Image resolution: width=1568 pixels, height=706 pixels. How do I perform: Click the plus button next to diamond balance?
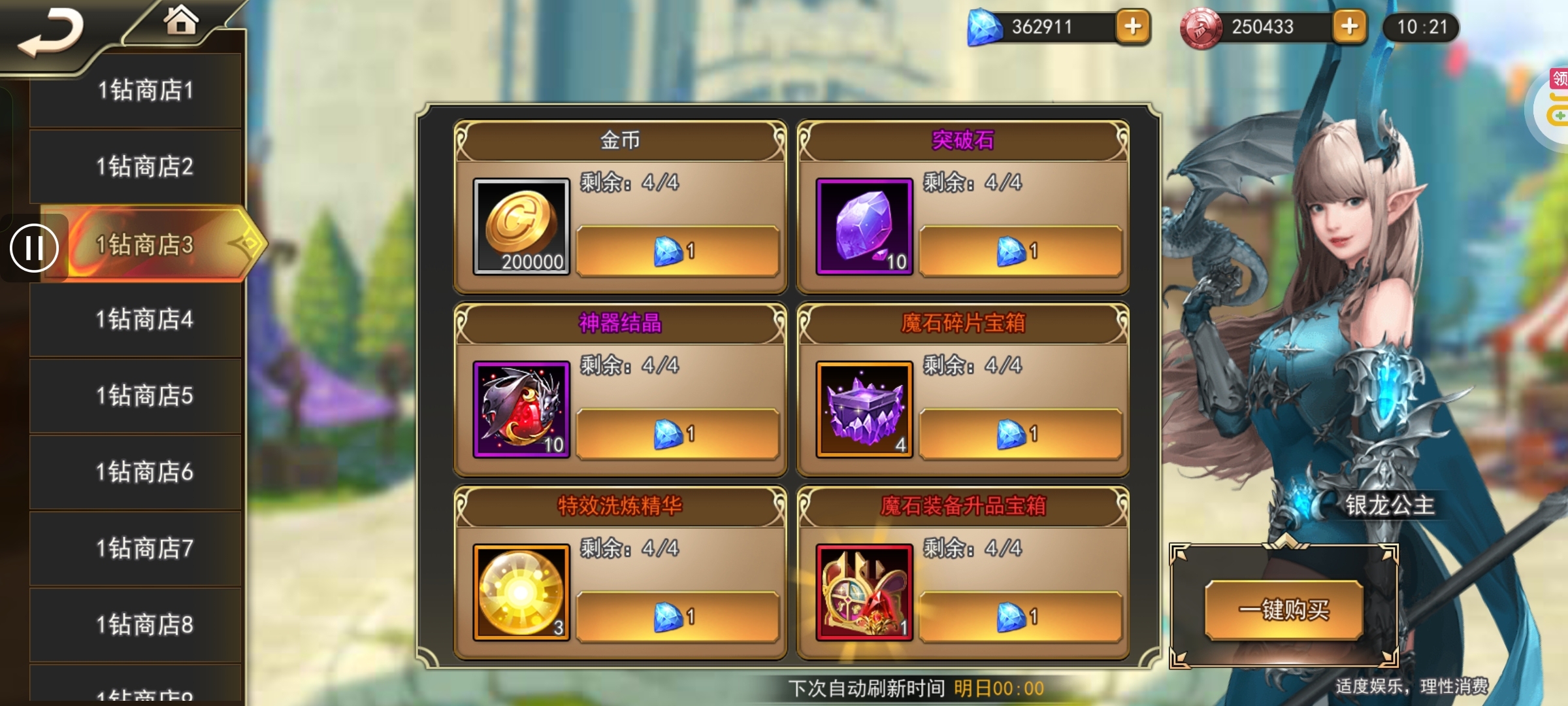pos(1134,27)
